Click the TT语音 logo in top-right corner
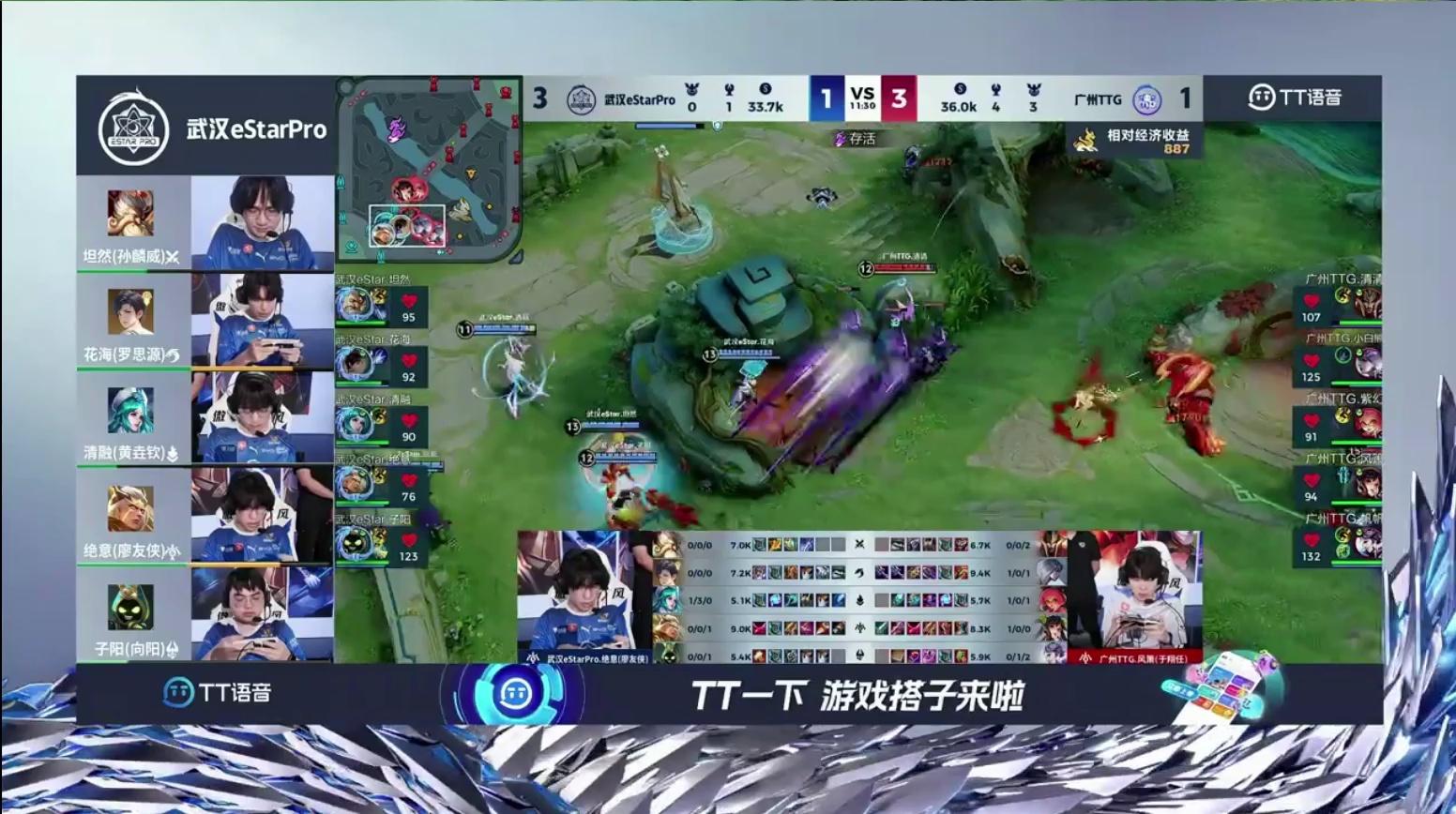1456x814 pixels. 1295,98
